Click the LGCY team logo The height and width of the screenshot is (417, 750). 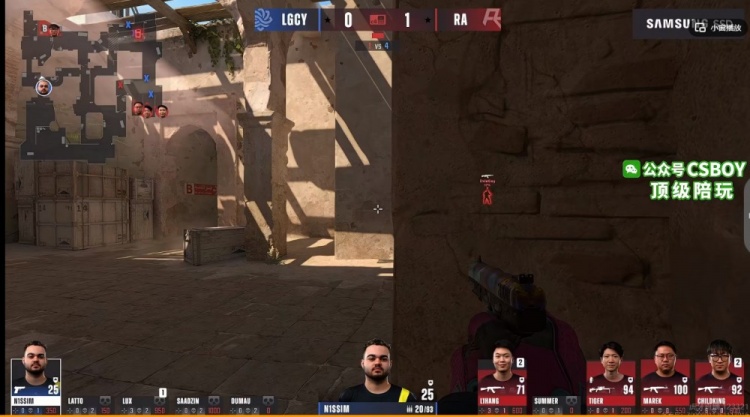click(263, 20)
